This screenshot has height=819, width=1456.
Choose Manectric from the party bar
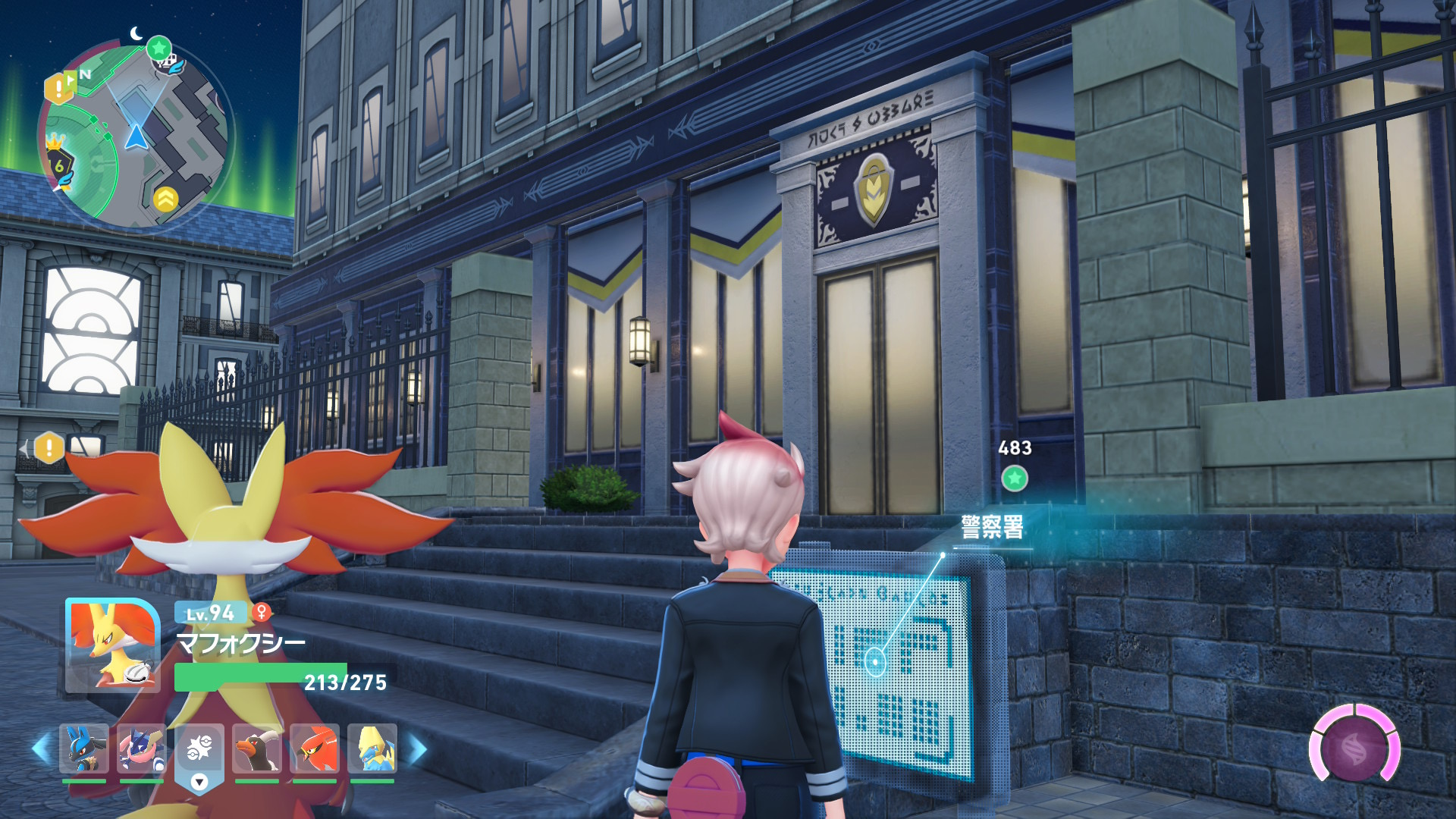point(372,748)
